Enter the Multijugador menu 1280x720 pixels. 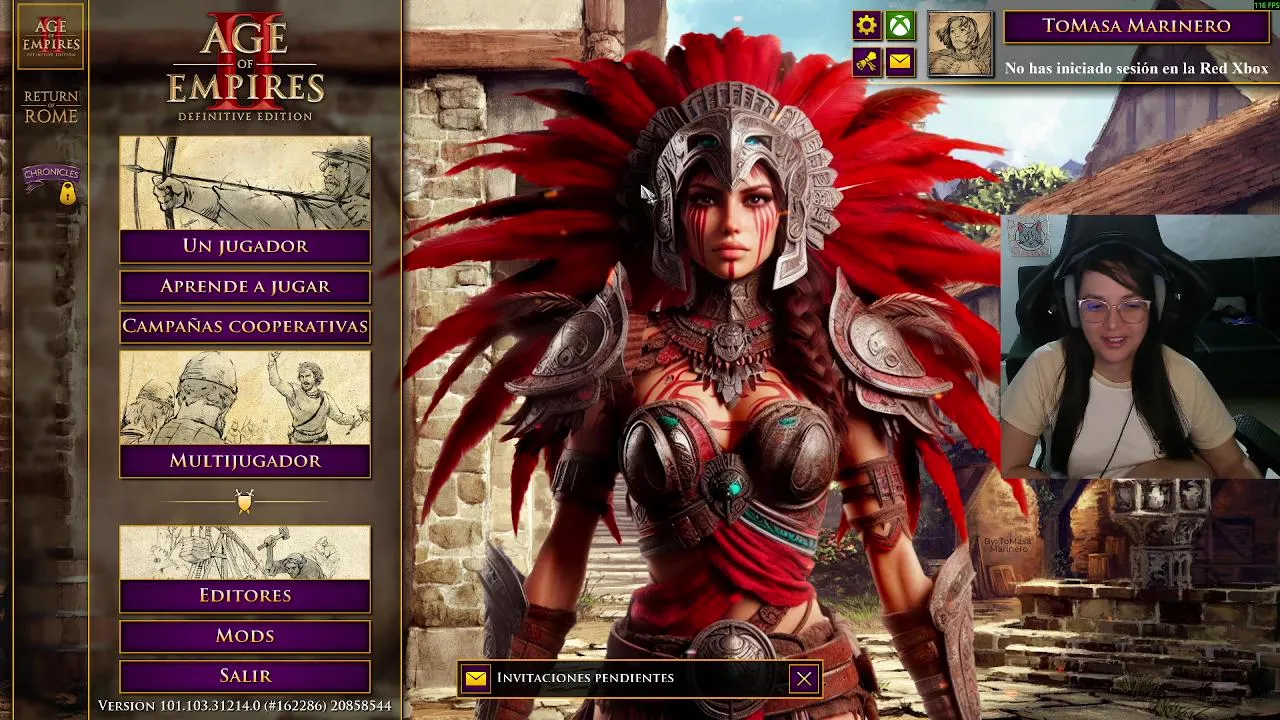pos(245,460)
